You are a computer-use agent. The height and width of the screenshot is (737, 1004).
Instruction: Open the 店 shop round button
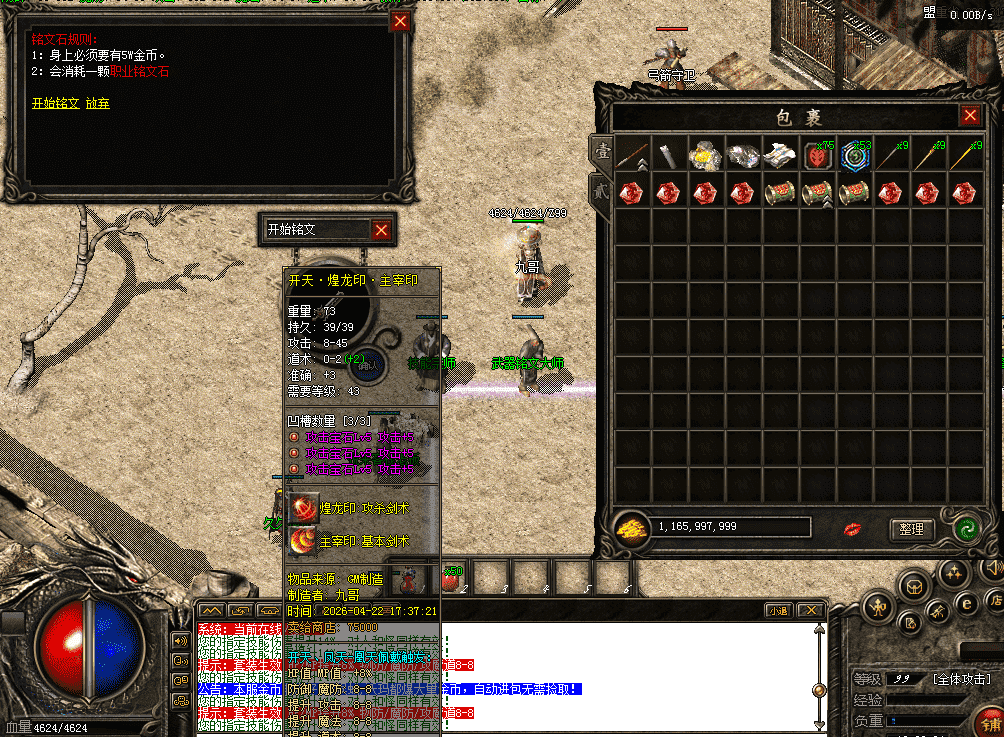(x=995, y=601)
